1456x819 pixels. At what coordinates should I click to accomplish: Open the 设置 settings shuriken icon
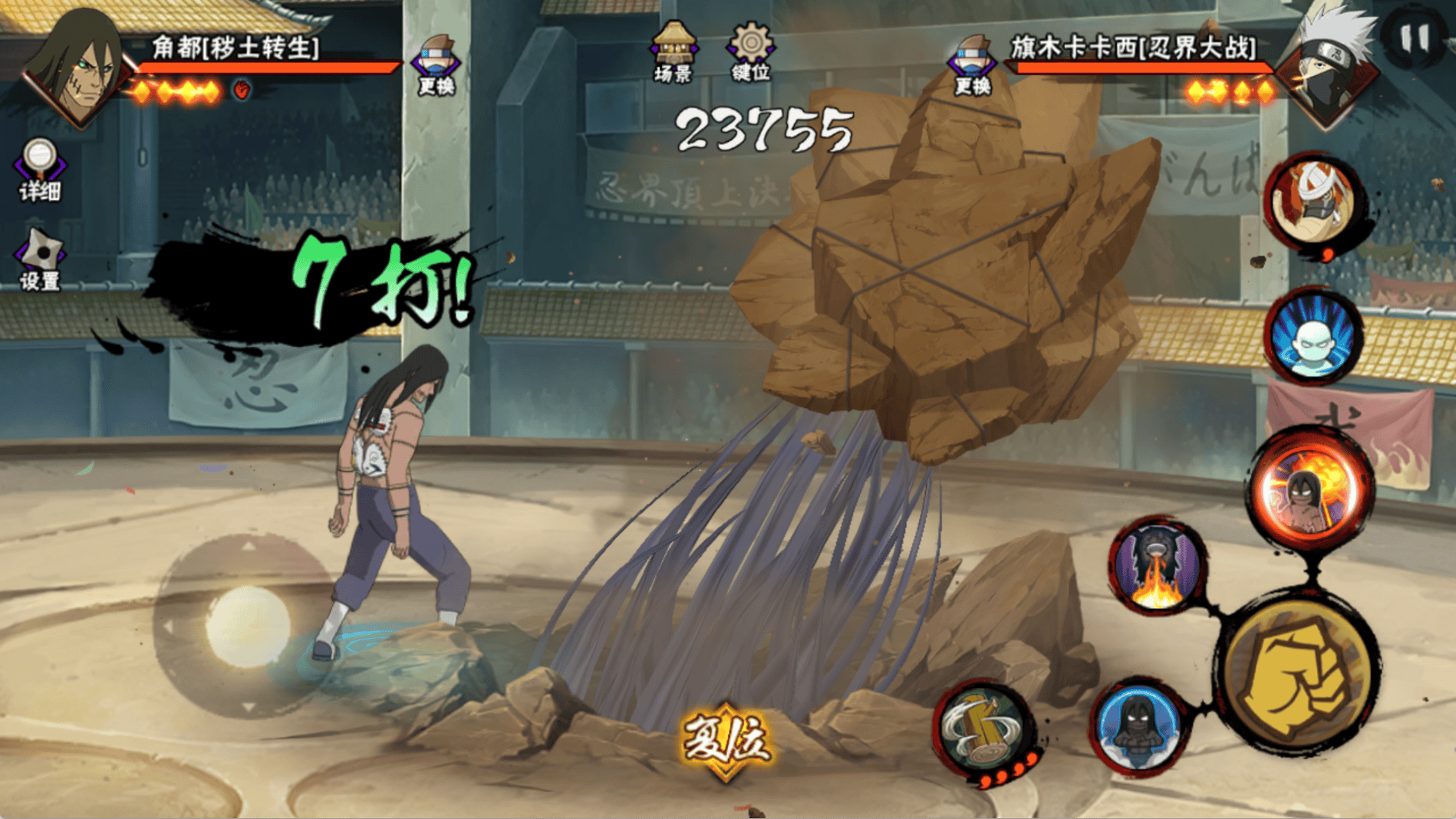pyautogui.click(x=40, y=260)
